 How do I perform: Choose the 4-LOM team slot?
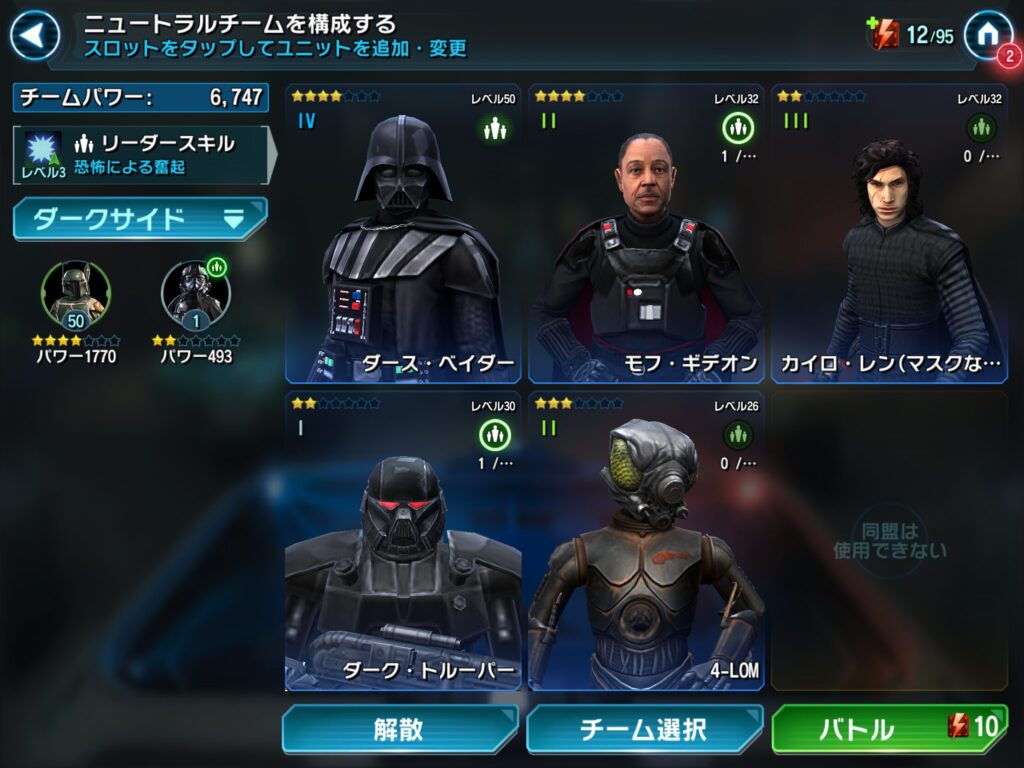[646, 541]
